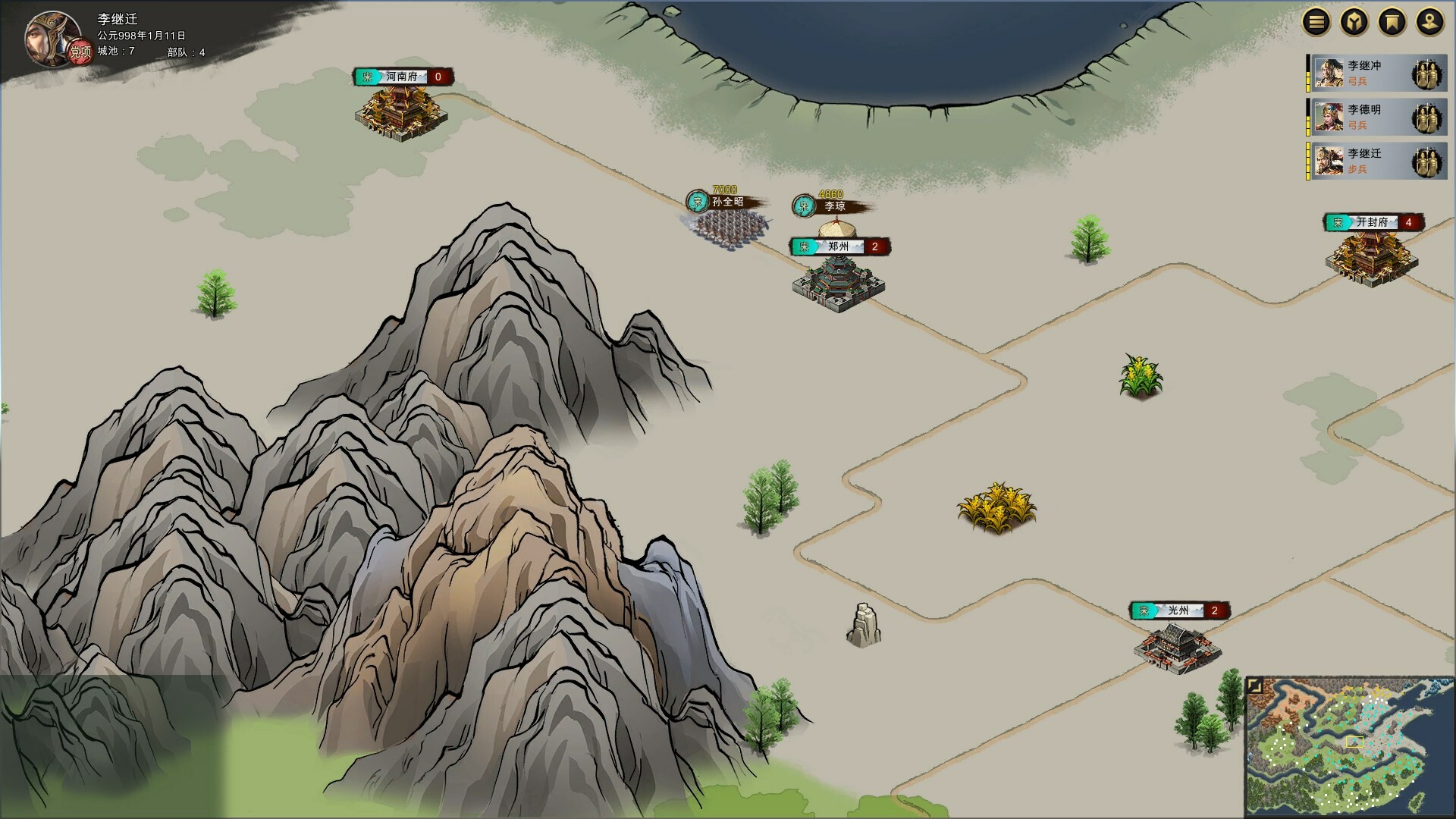
Task: Select the 开封府 city label
Action: pyautogui.click(x=1373, y=222)
